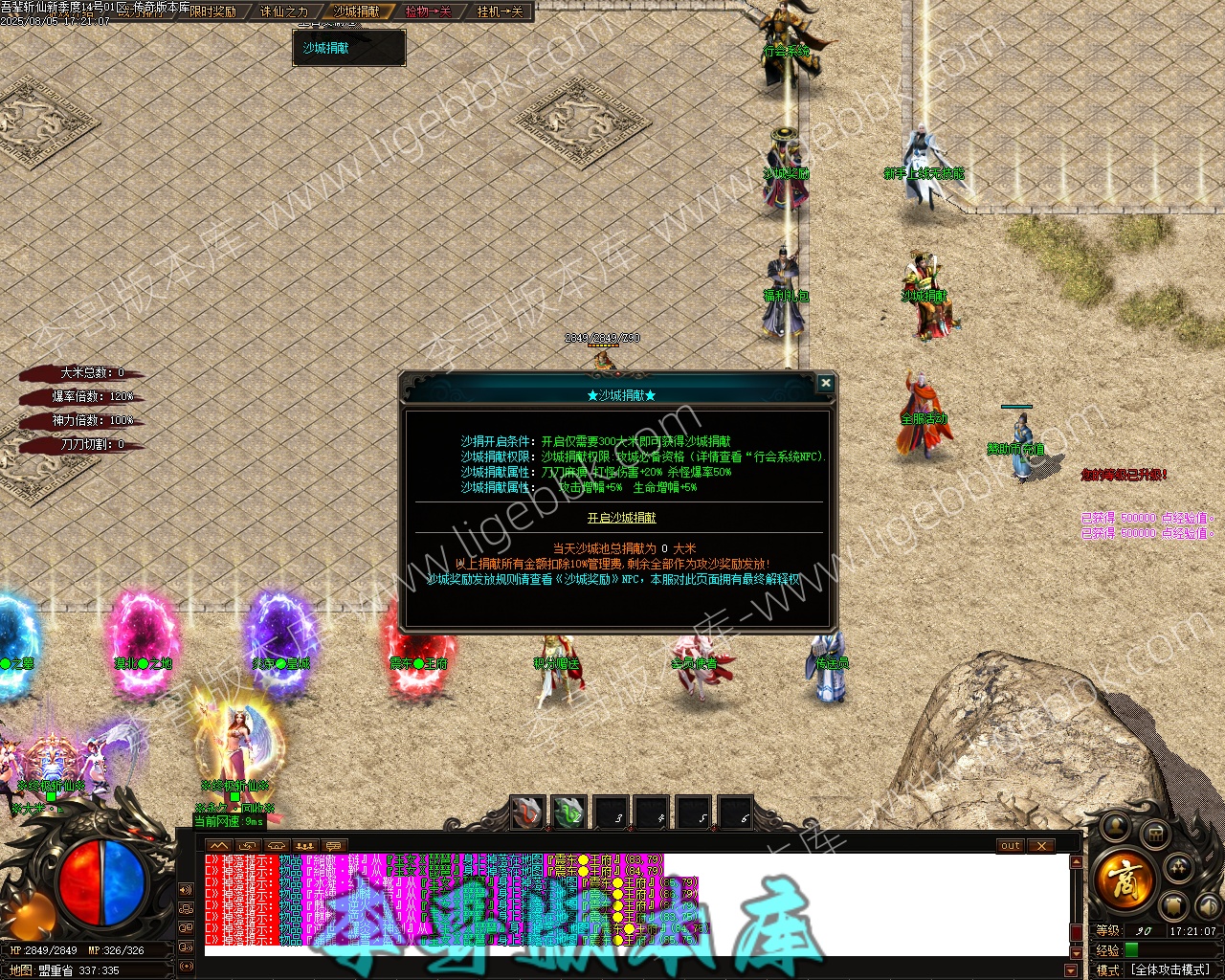Use the red item in hotbar slot one
Viewport: 1225px width, 980px height.
(x=526, y=813)
